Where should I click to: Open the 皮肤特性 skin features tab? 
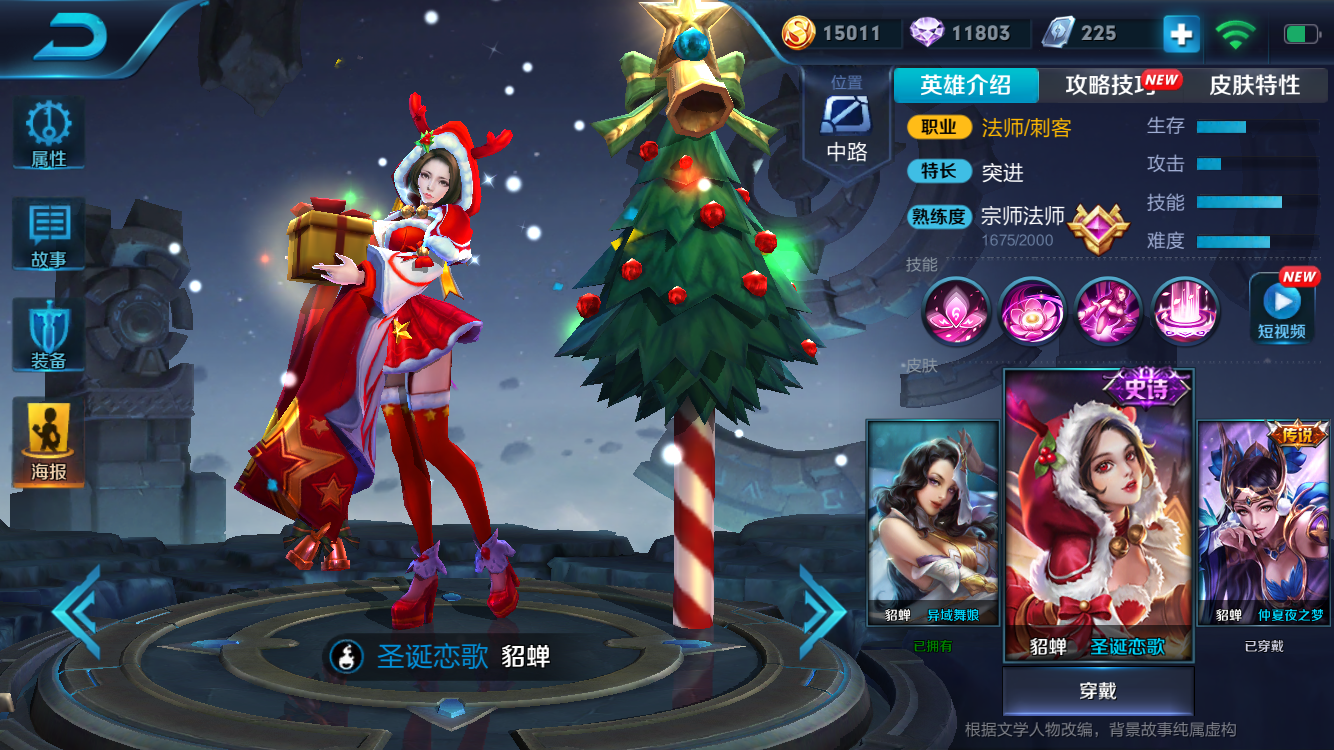1253,85
